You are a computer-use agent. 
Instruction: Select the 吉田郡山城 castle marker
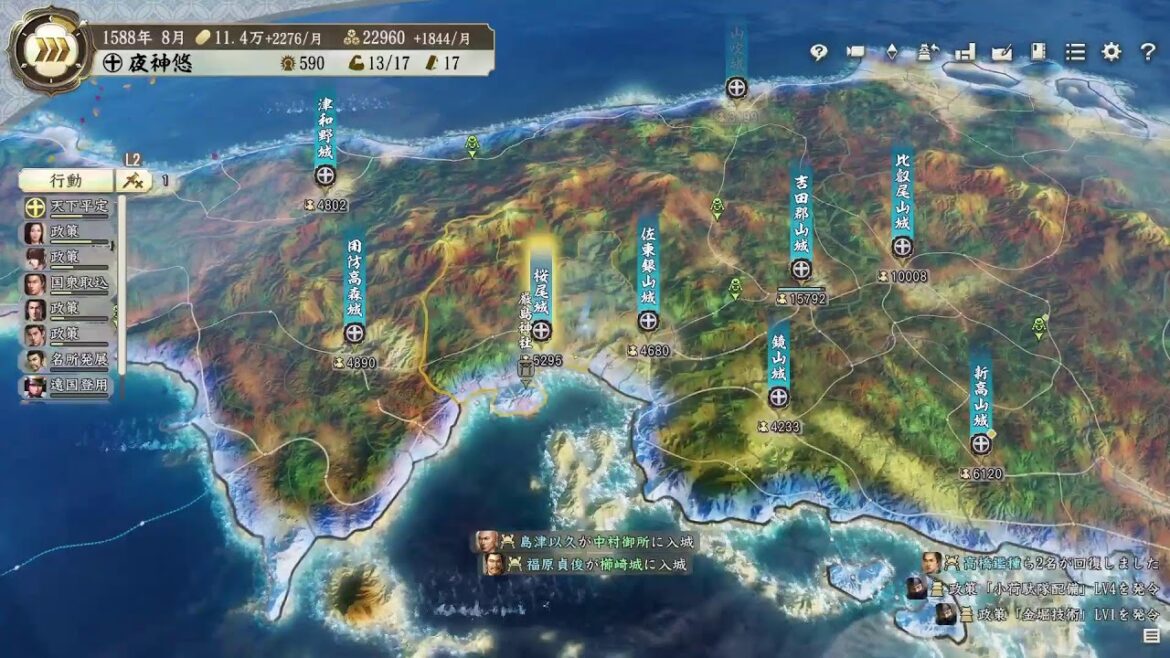tap(801, 269)
